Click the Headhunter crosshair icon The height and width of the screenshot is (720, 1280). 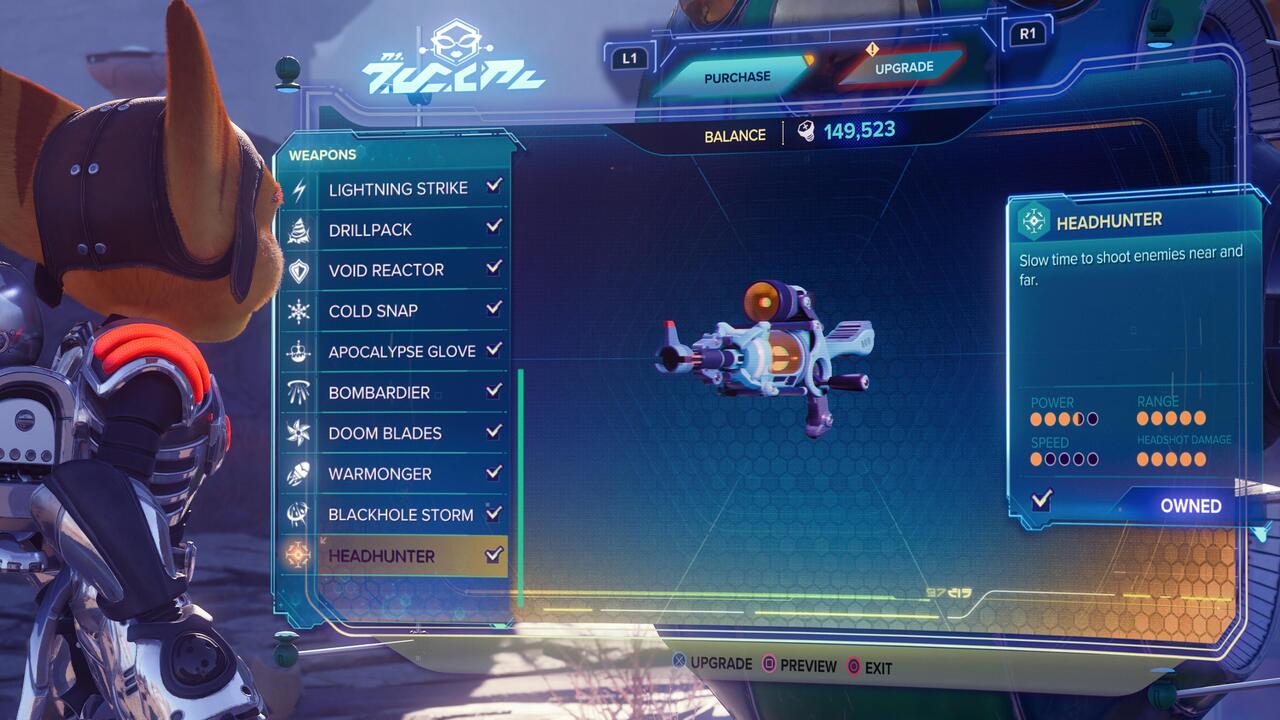click(300, 555)
